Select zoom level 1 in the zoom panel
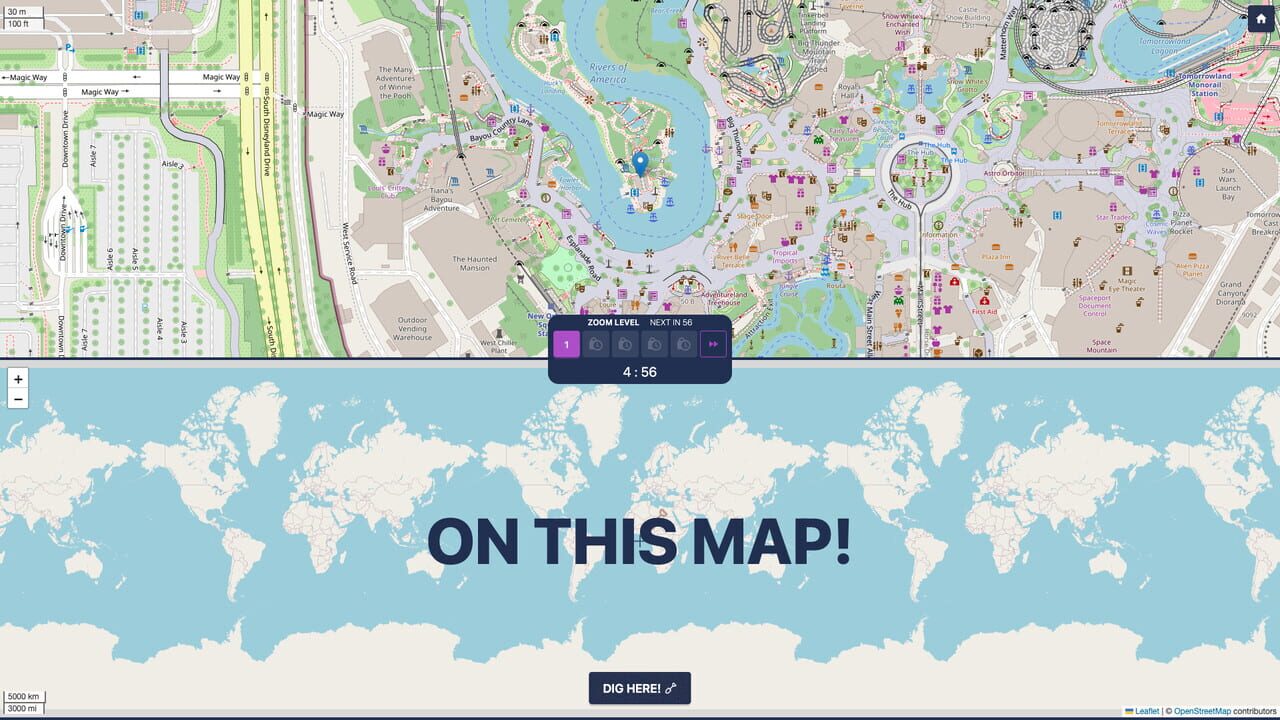This screenshot has height=720, width=1280. [x=566, y=344]
